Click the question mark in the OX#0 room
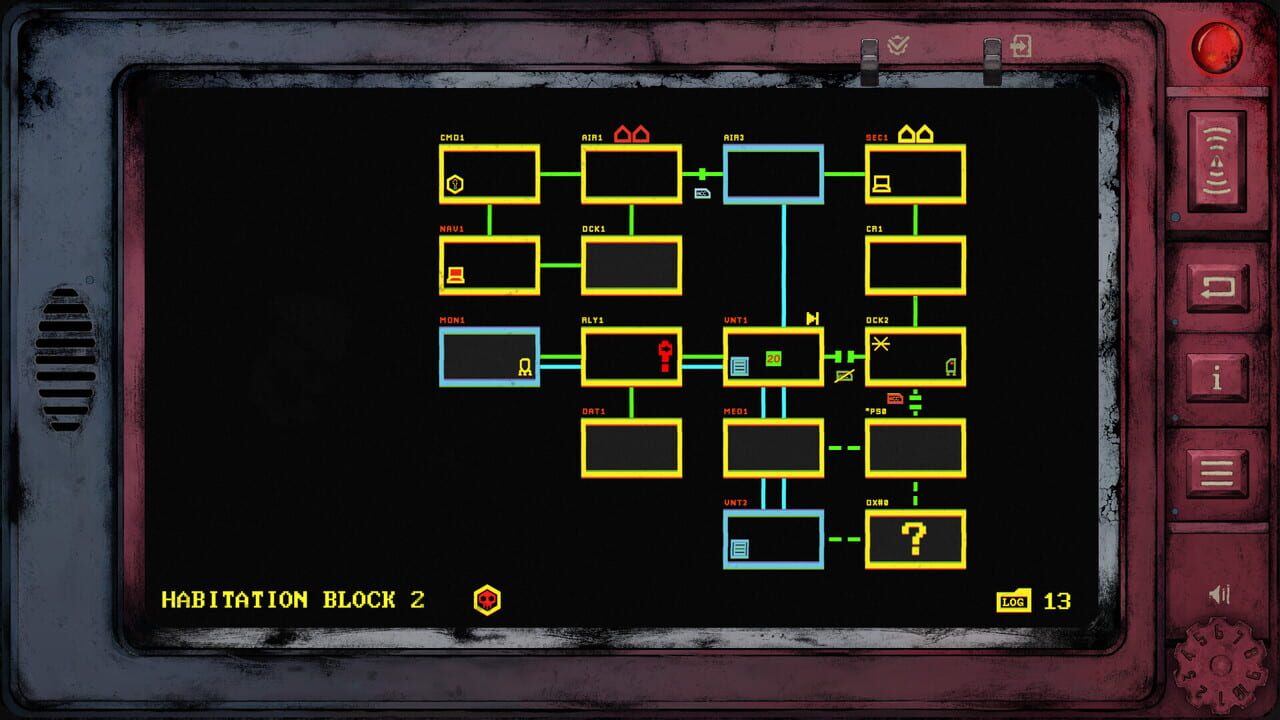The image size is (1280, 720). [x=913, y=538]
